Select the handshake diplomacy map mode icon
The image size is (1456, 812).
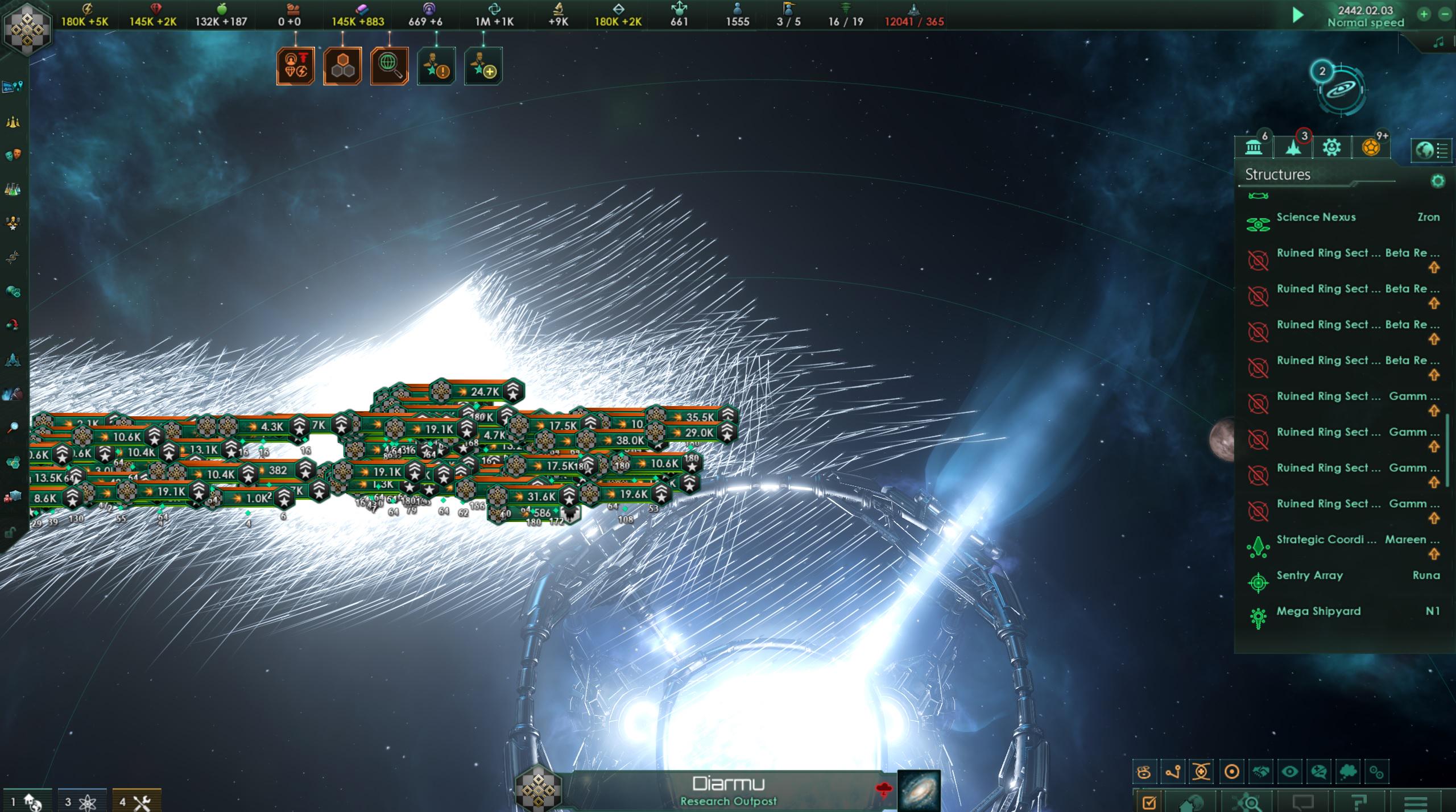1260,772
